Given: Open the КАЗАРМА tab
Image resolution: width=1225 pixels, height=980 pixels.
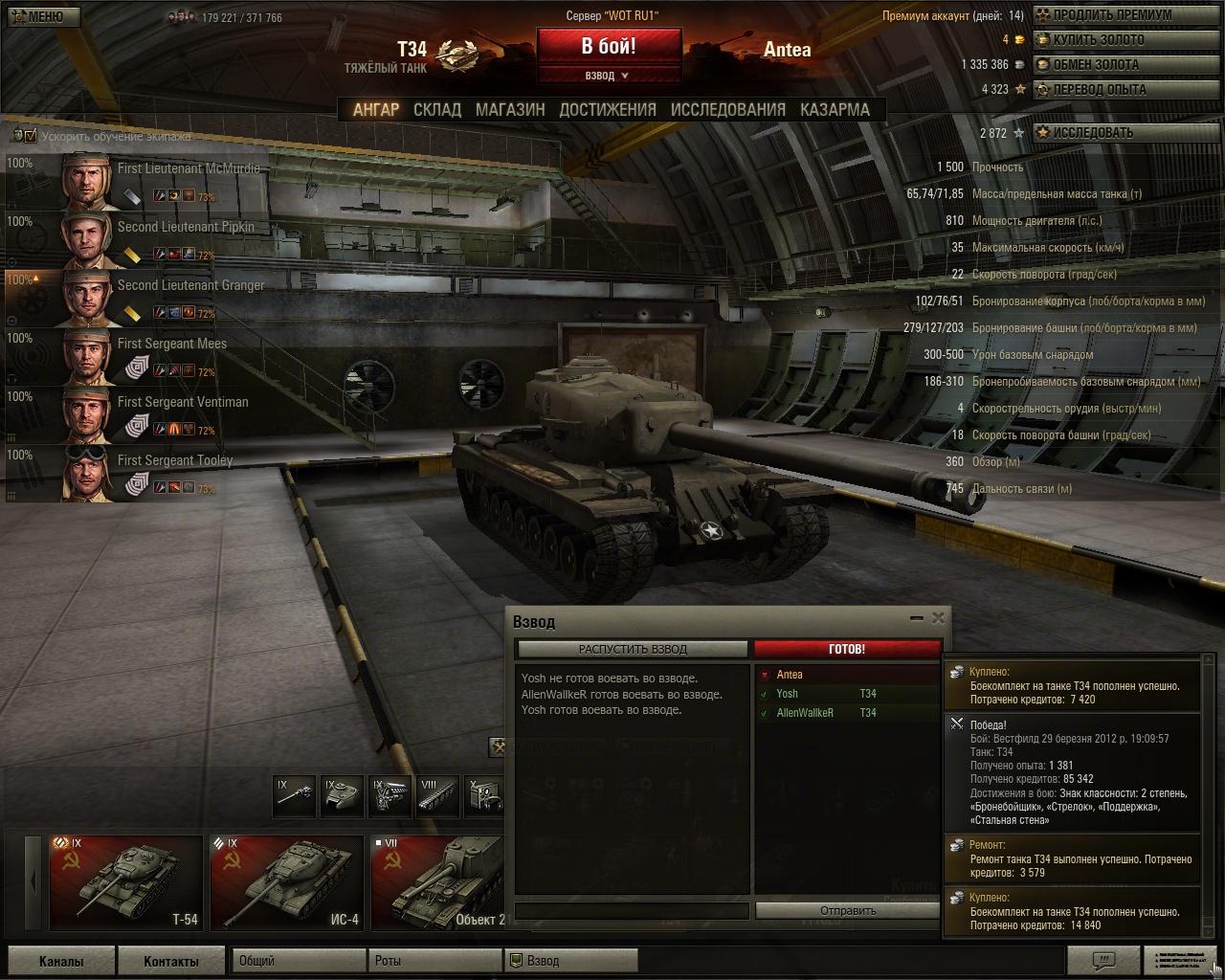Looking at the screenshot, I should [x=835, y=110].
